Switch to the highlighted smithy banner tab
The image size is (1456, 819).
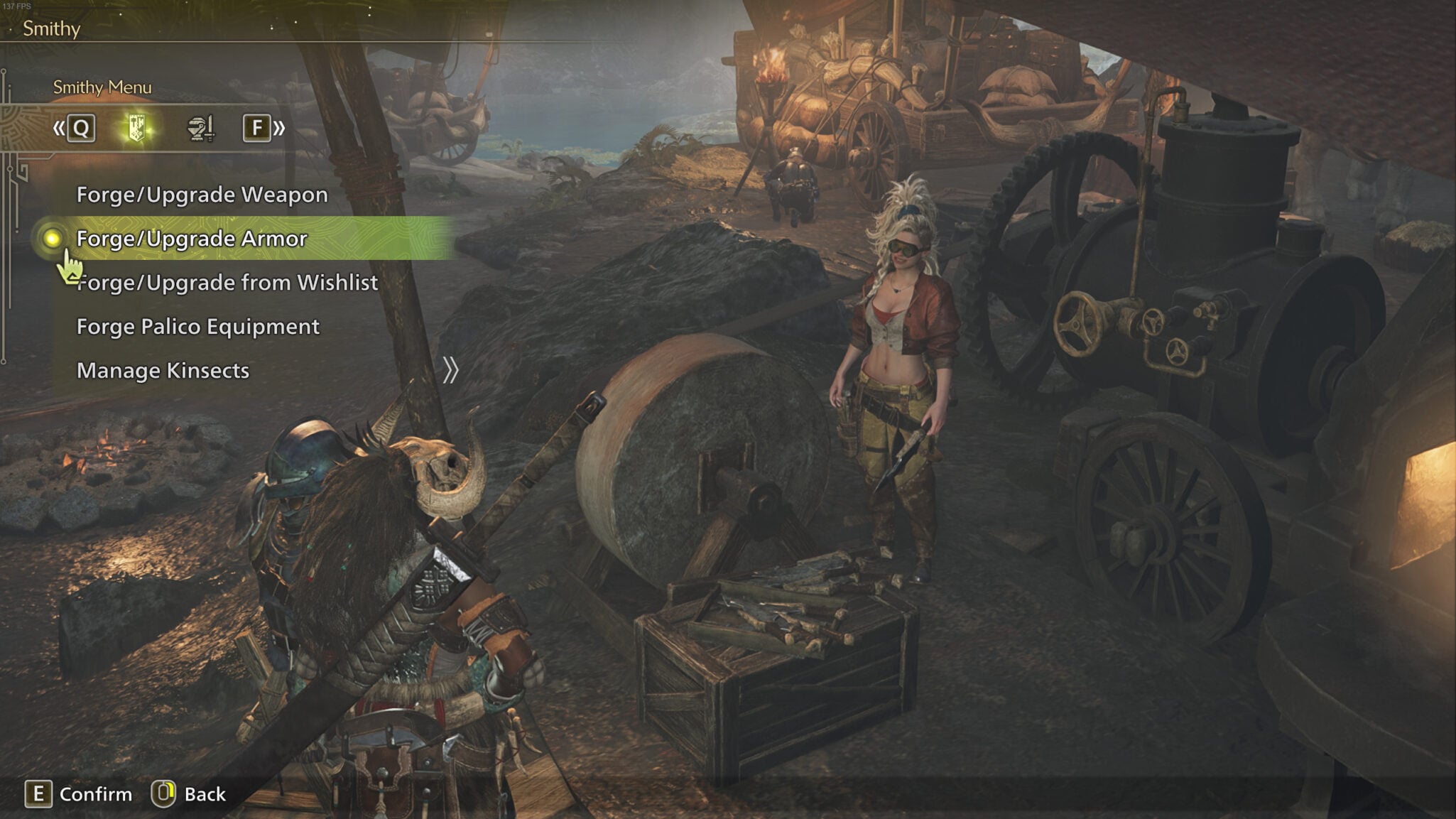137,129
